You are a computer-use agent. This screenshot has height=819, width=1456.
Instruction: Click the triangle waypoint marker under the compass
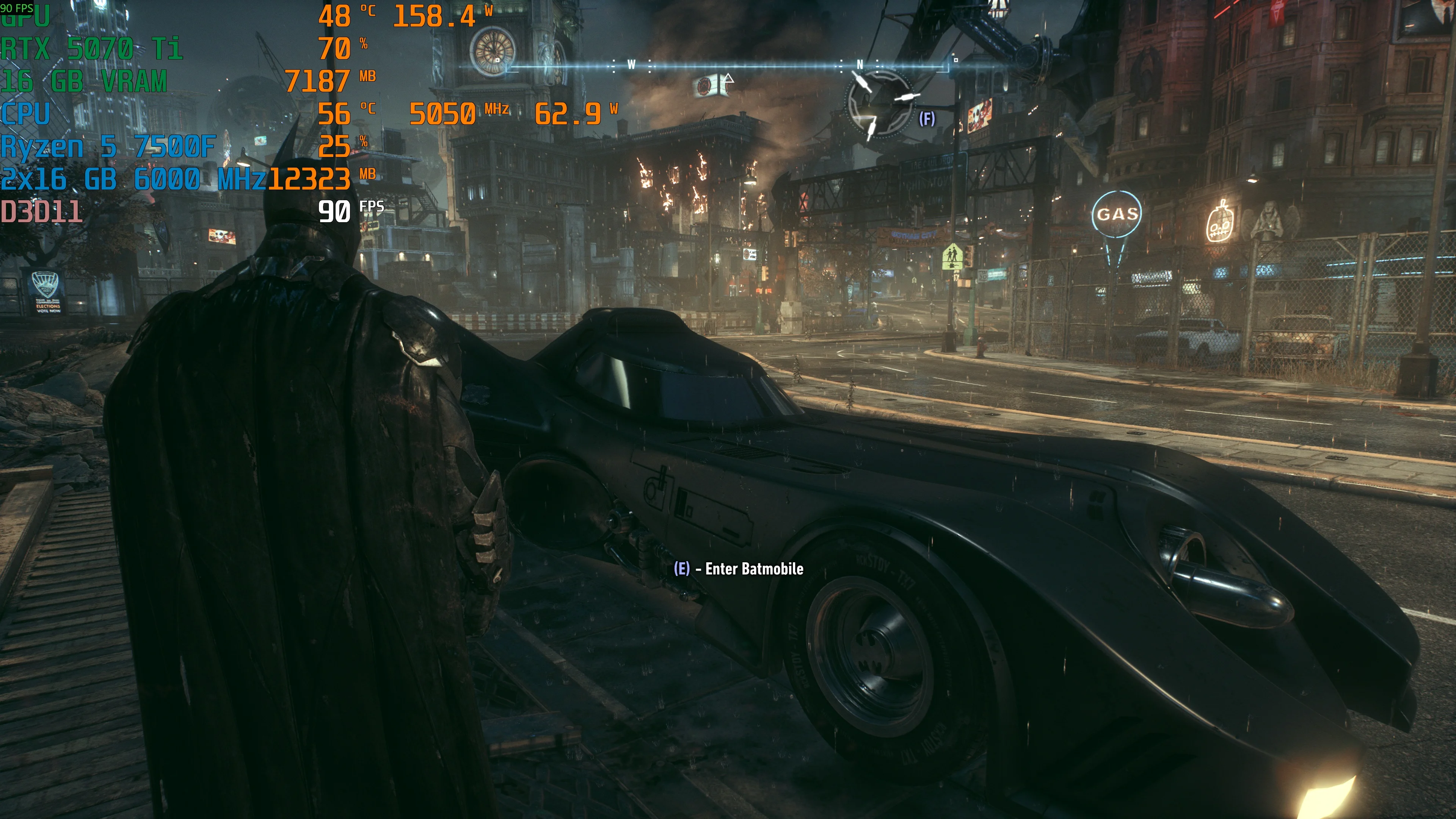tap(728, 78)
